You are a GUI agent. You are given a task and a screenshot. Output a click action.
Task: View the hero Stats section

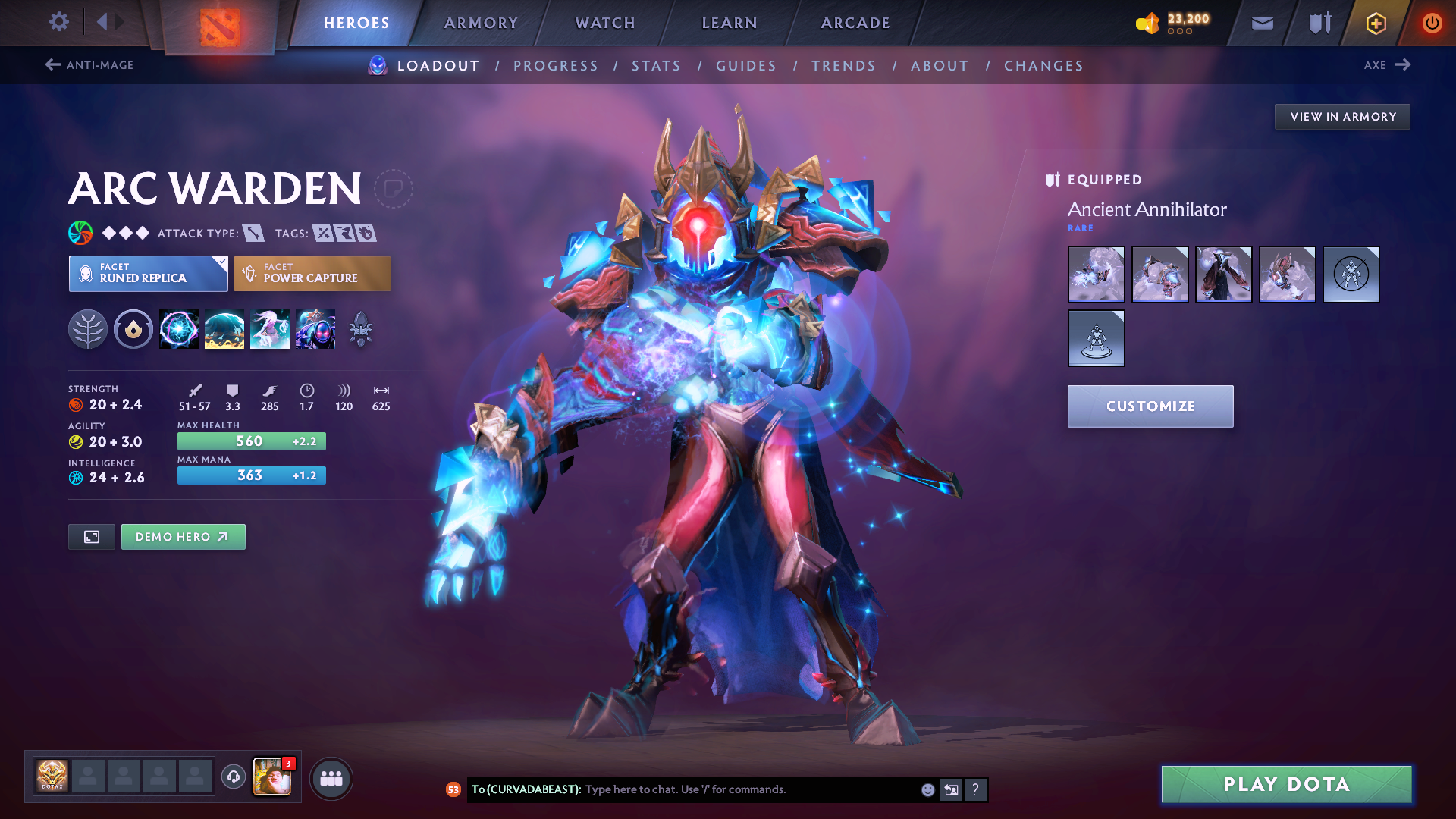[x=656, y=66]
